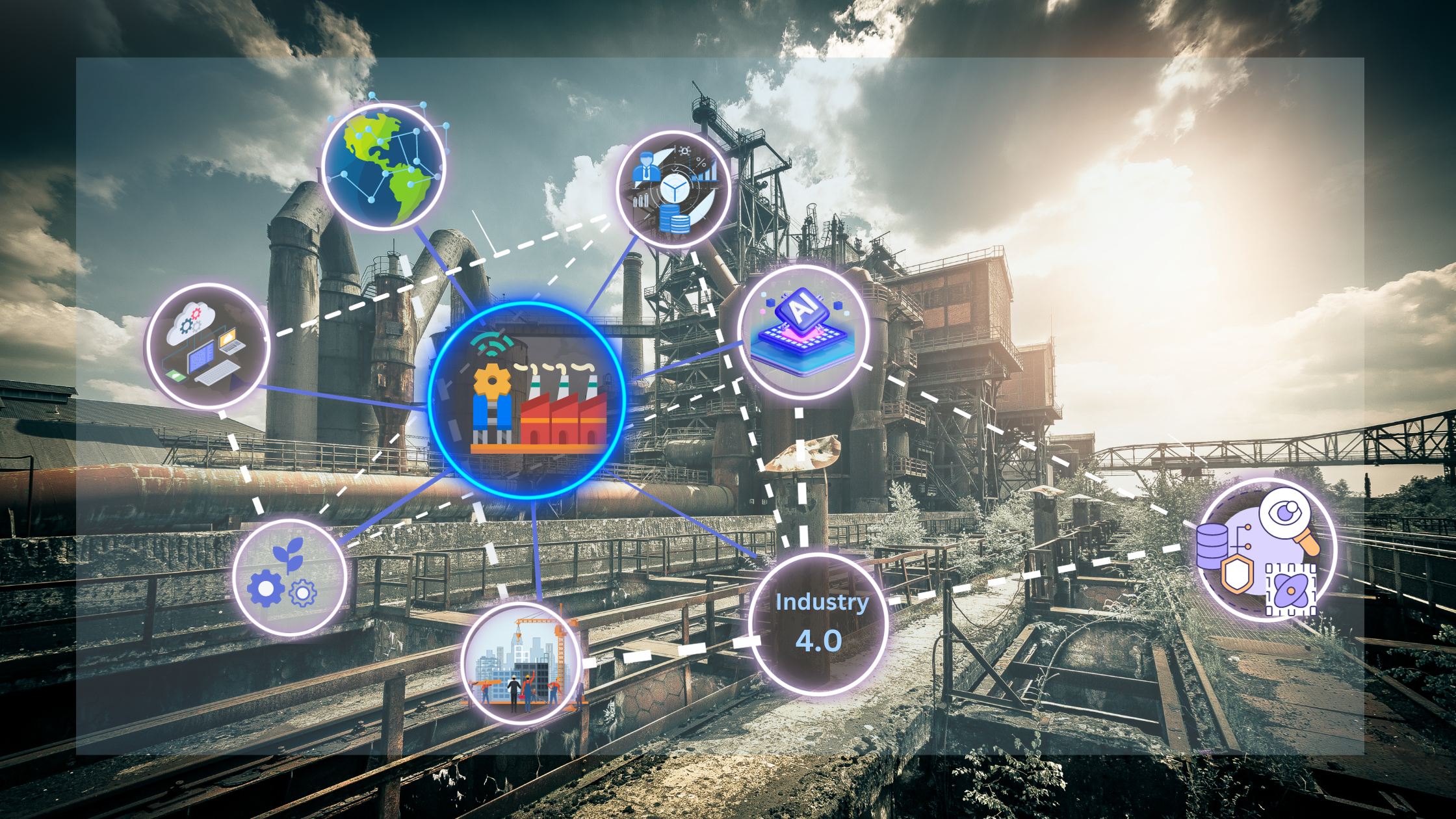Click the Industry 4.0 circle

(x=818, y=623)
